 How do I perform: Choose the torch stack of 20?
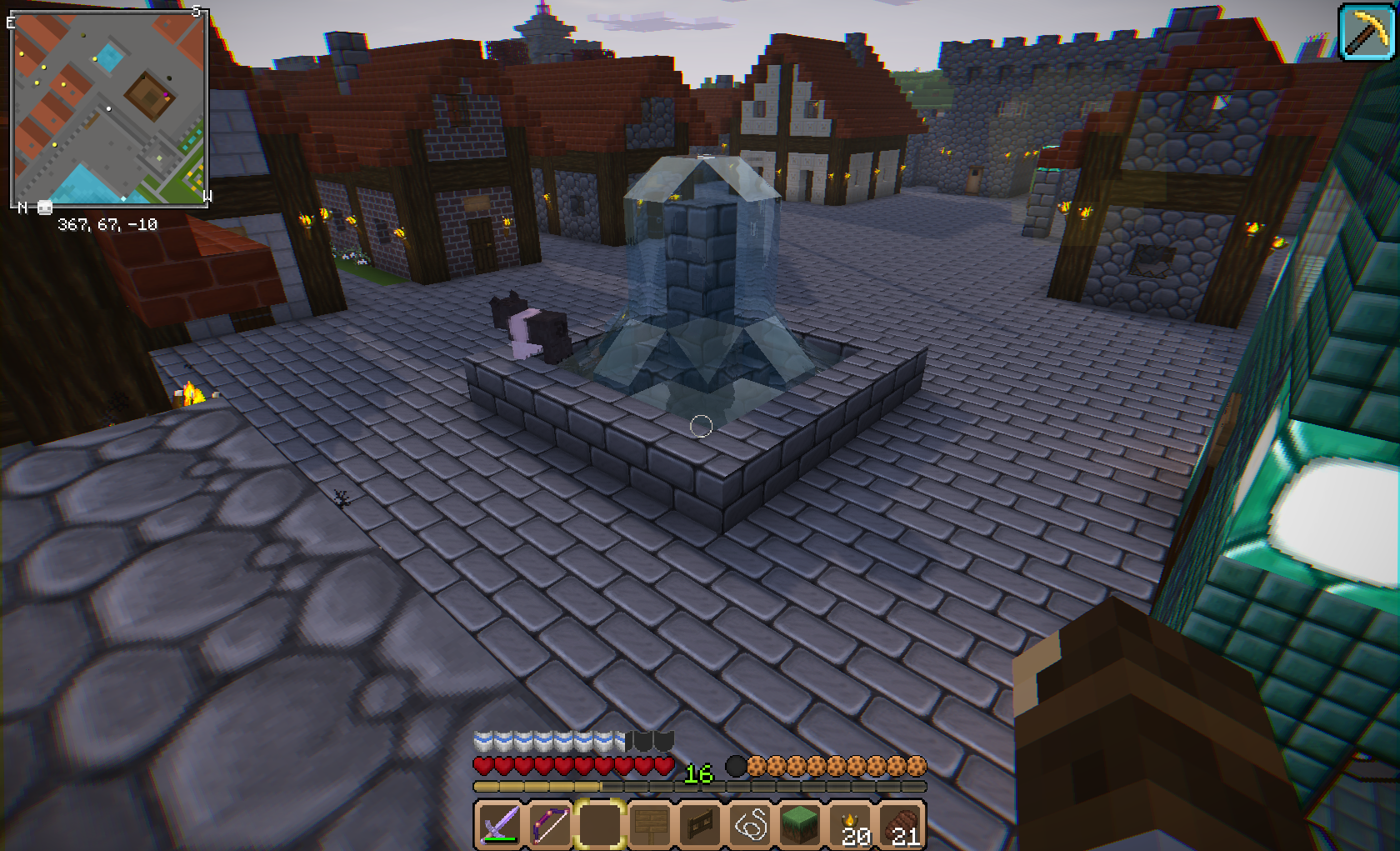[852, 825]
